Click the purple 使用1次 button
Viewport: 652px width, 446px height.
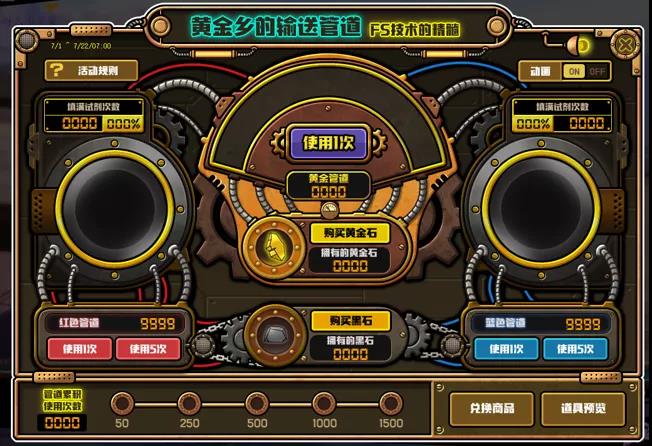[329, 142]
